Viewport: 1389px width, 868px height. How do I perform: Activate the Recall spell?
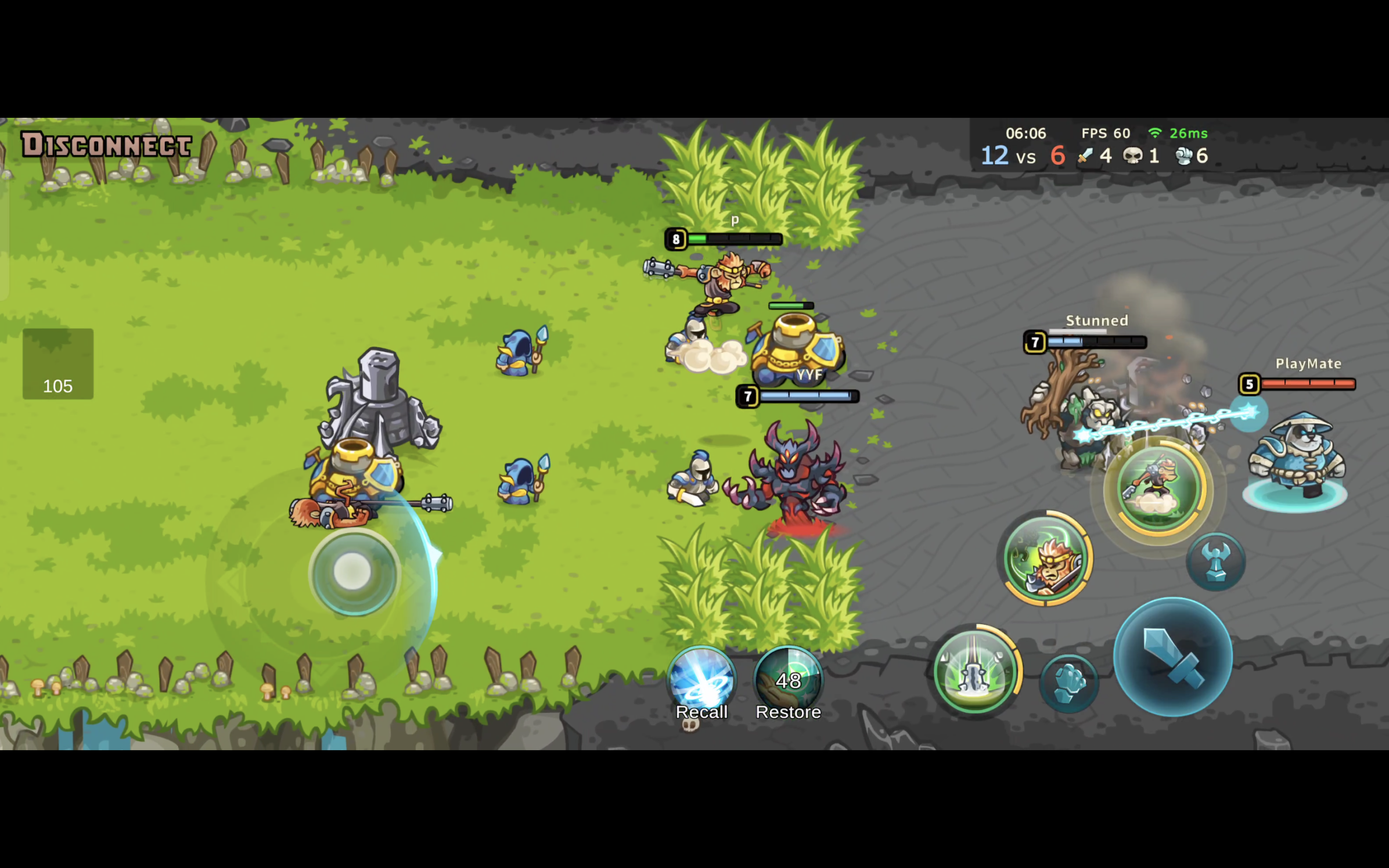(701, 682)
